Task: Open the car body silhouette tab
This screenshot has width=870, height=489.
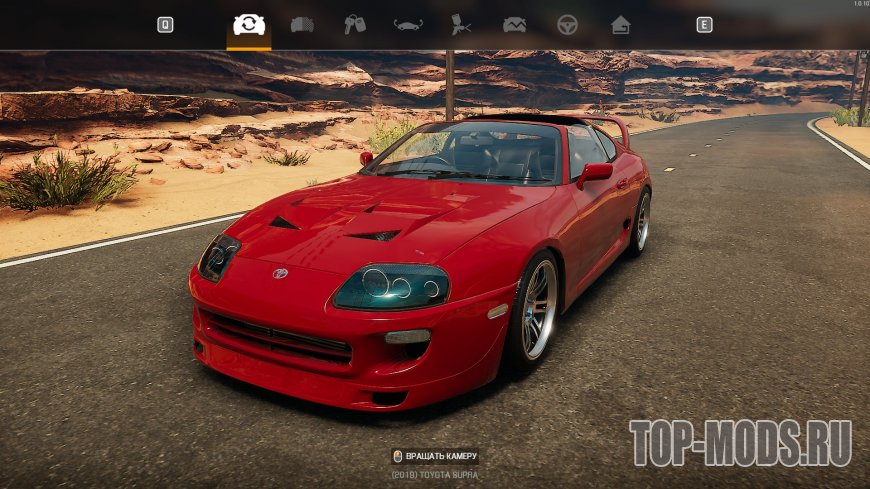Action: [408, 25]
